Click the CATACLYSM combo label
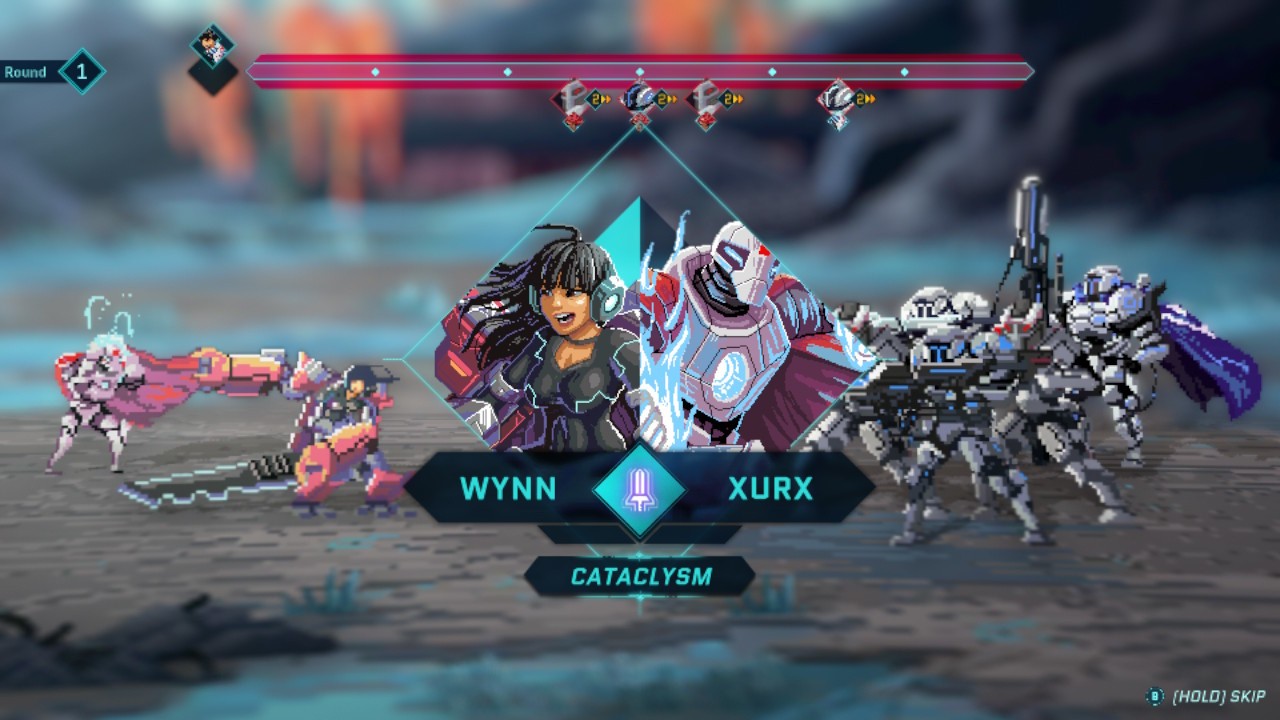This screenshot has width=1280, height=720. click(x=640, y=576)
